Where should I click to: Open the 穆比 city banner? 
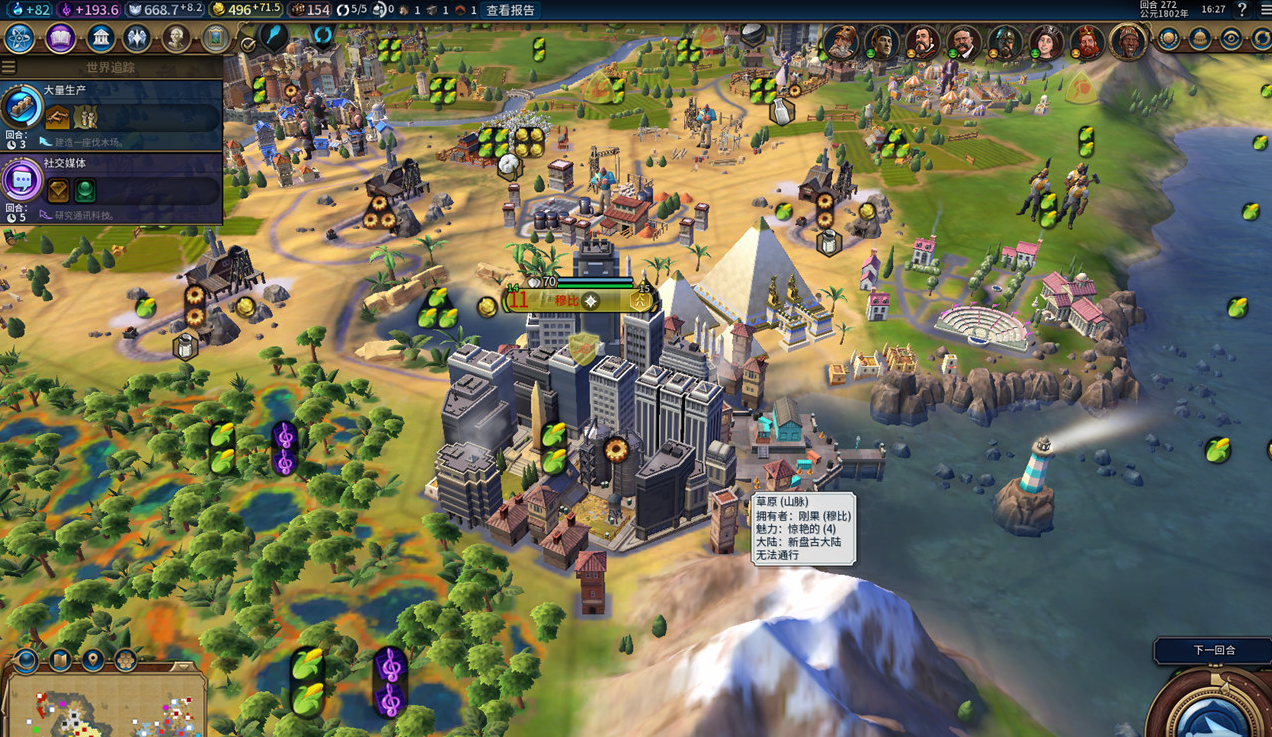(567, 300)
